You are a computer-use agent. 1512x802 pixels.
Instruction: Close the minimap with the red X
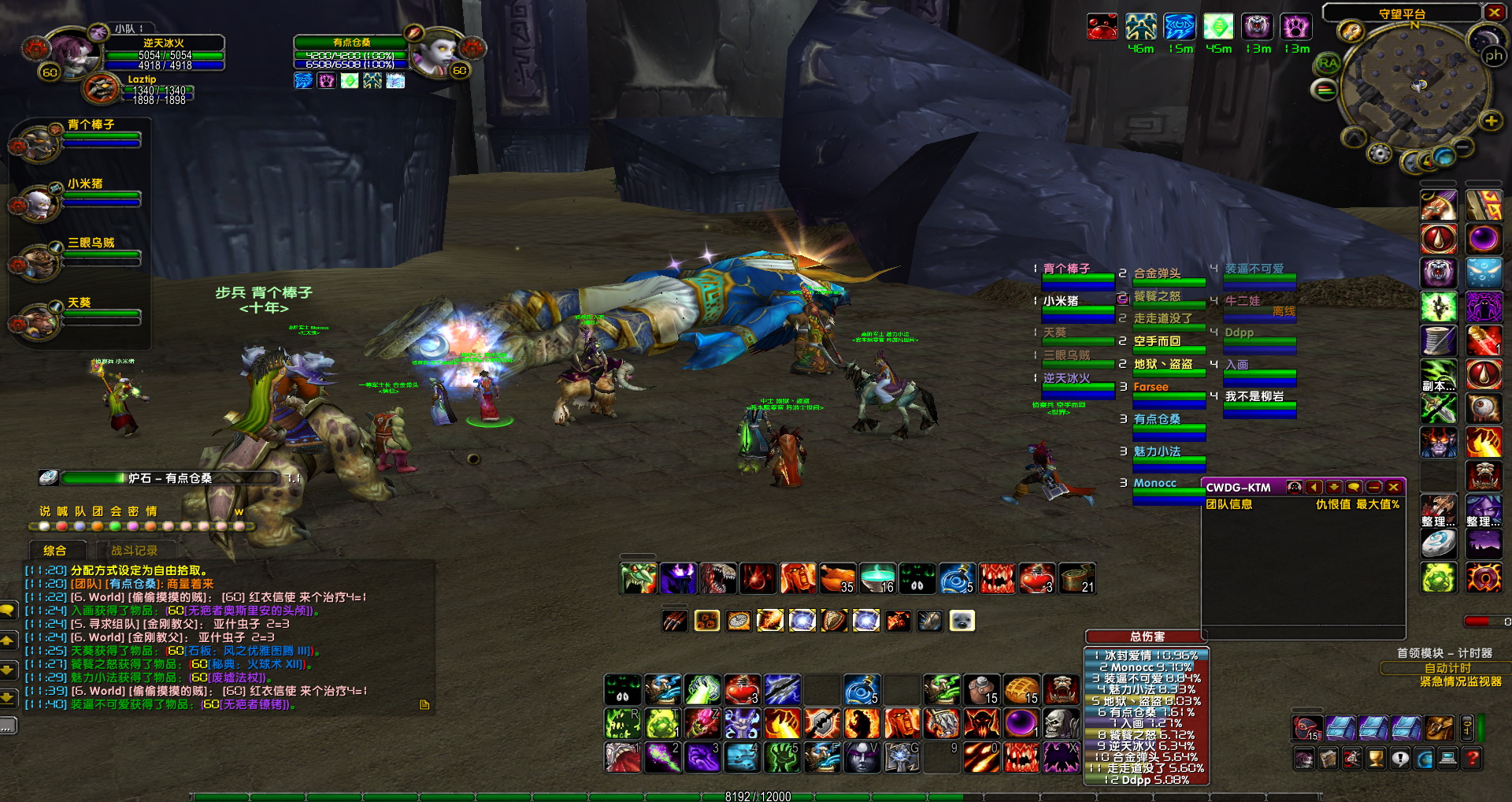pos(1493,13)
